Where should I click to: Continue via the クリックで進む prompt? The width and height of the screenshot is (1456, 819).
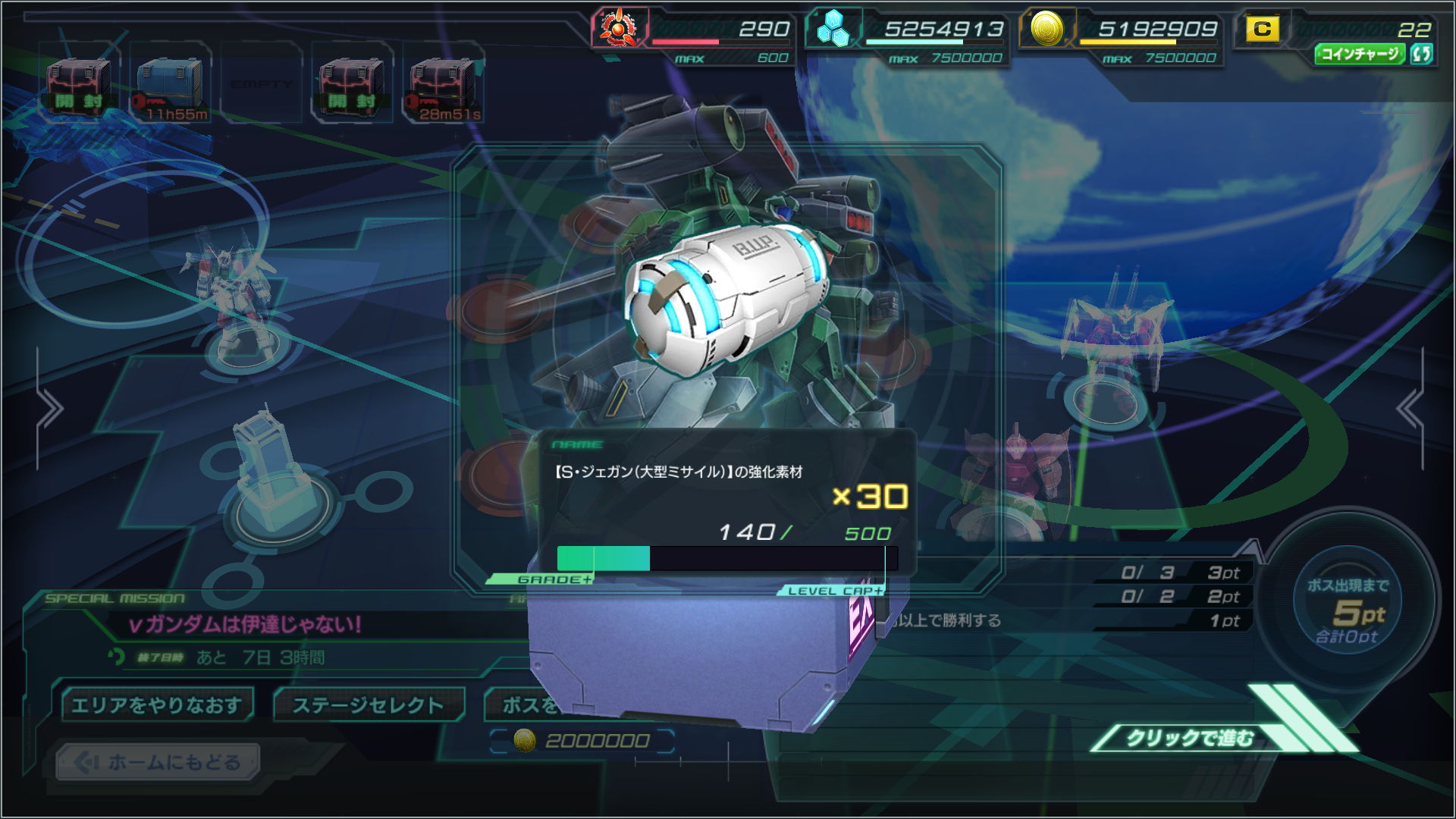coord(1189,738)
